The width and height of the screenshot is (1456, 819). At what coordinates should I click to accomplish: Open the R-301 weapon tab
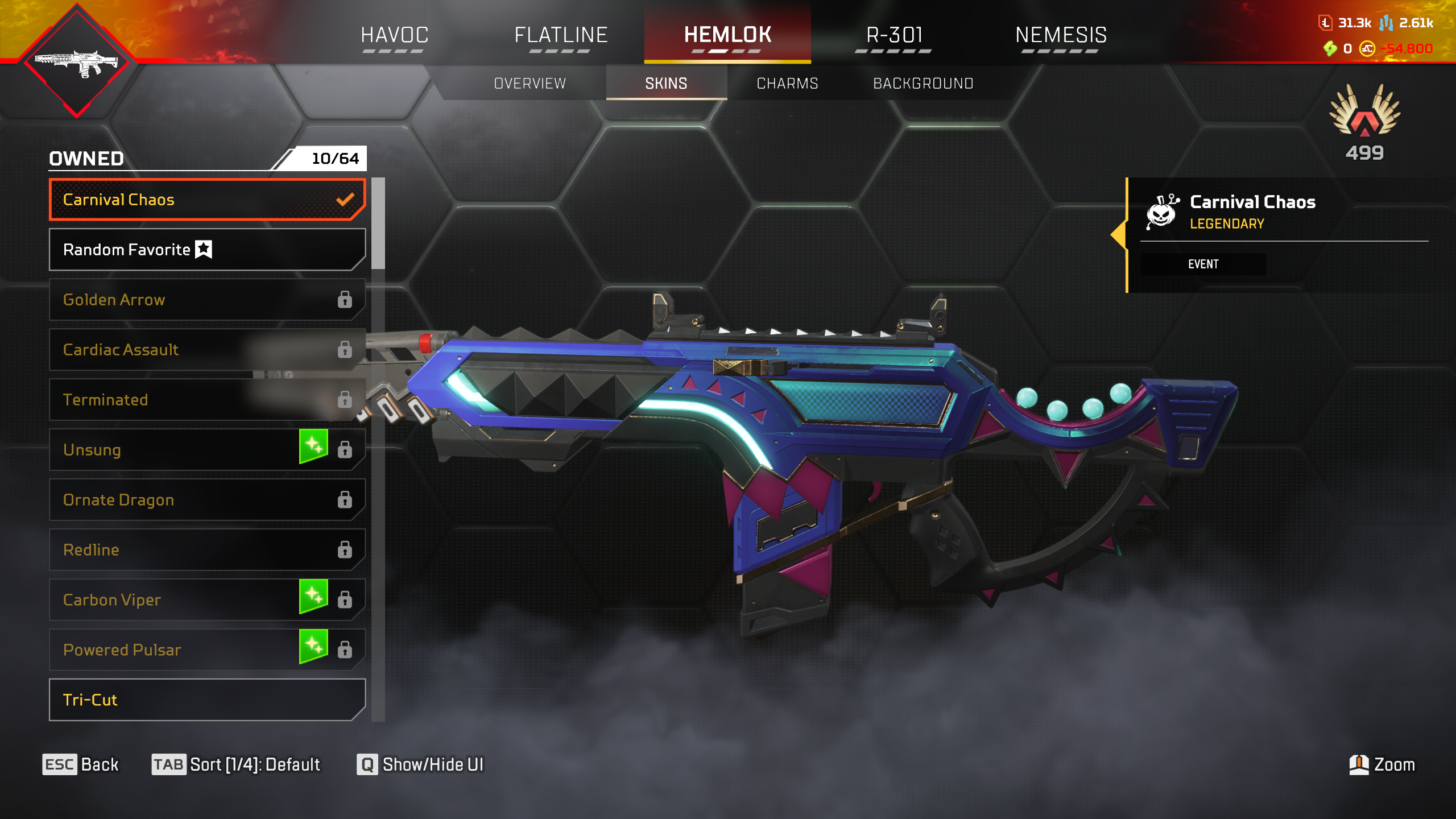894,35
